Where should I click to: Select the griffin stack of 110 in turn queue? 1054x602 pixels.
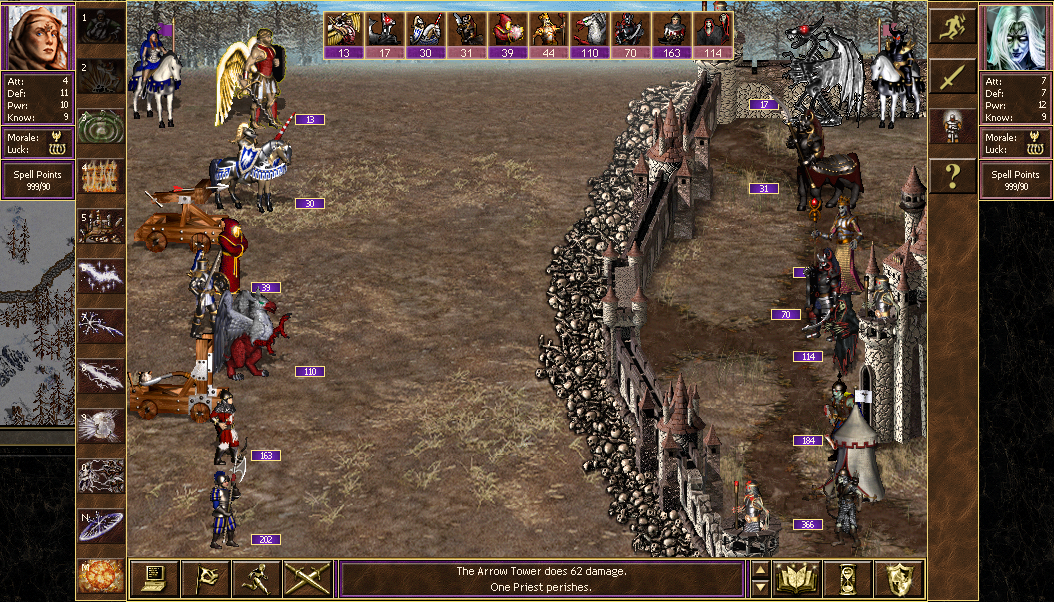tap(590, 35)
